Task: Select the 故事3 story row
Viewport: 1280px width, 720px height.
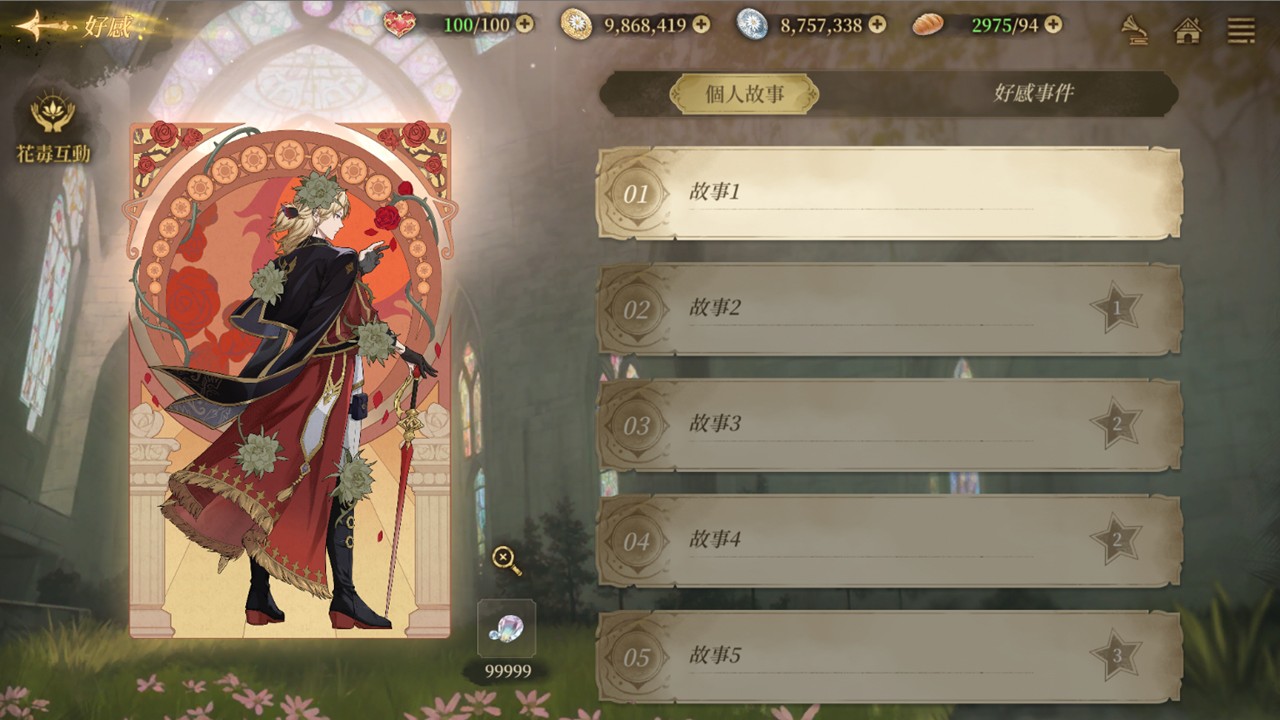Action: [x=889, y=425]
